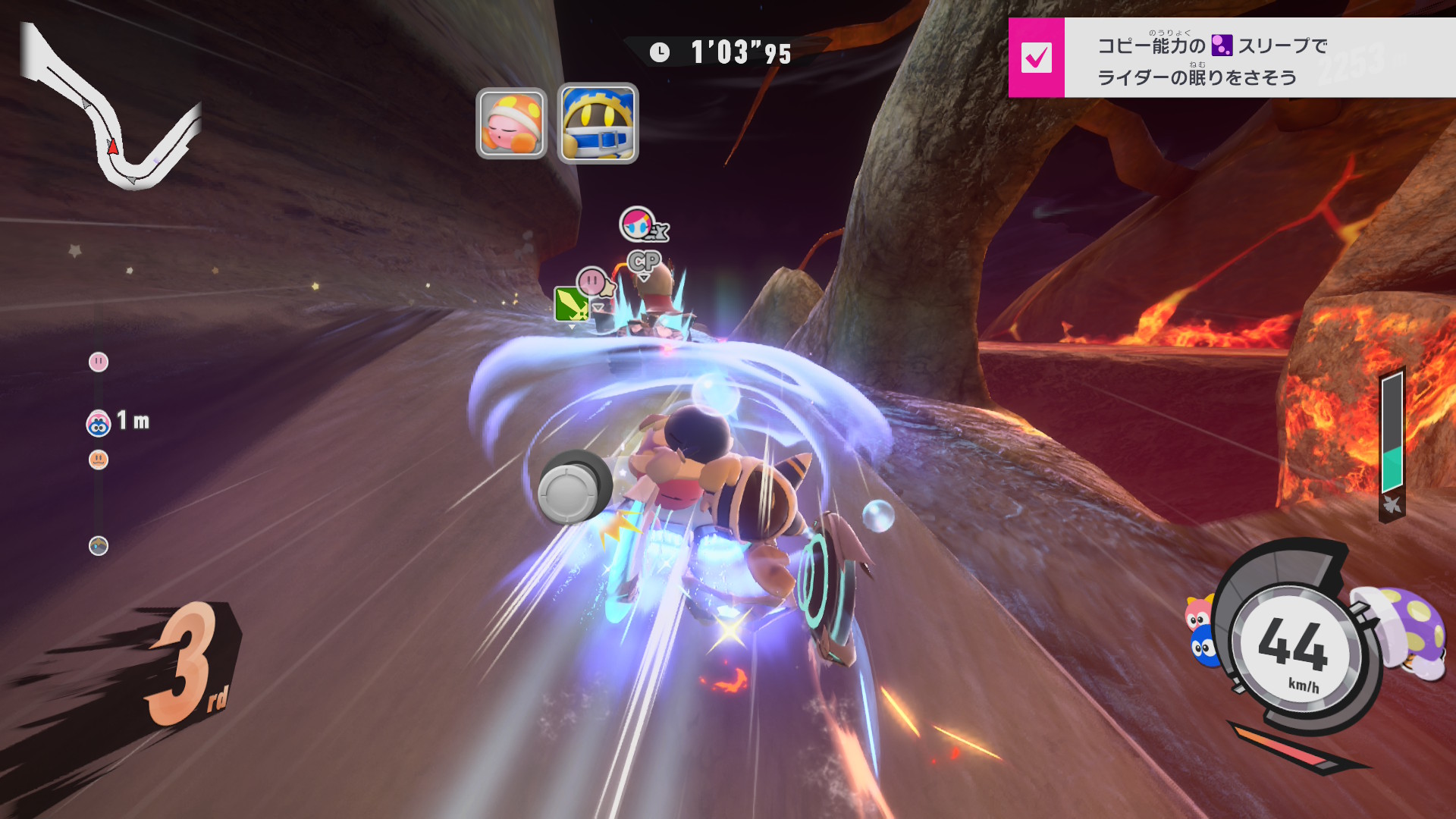
Task: Click the CP rider marker
Action: pos(644,262)
